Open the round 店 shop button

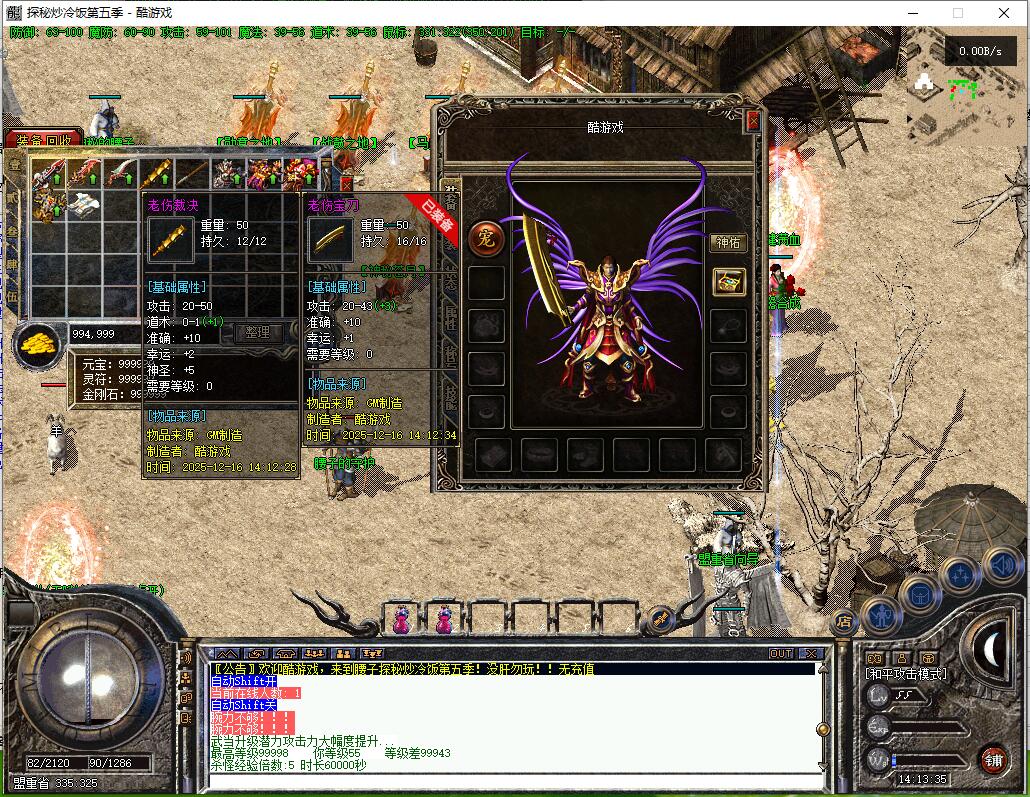tap(843, 622)
